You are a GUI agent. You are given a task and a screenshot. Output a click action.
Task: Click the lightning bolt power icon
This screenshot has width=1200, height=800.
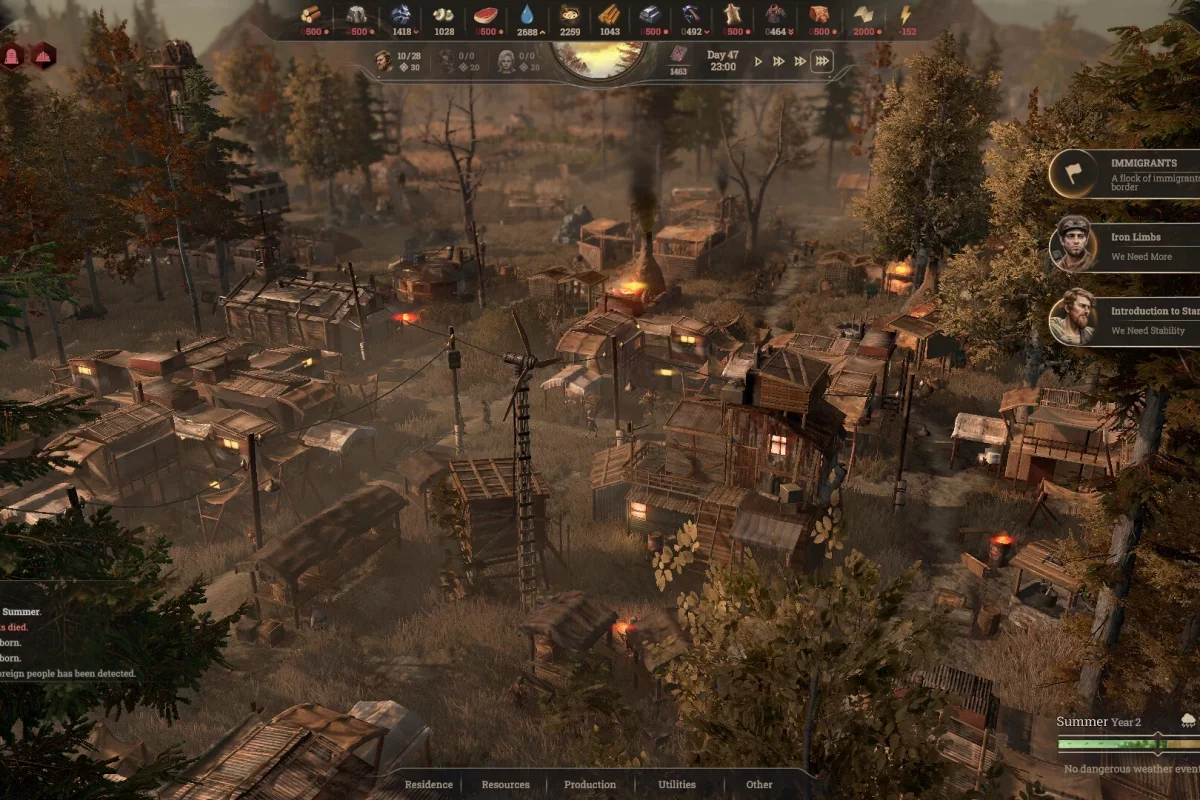(x=906, y=14)
